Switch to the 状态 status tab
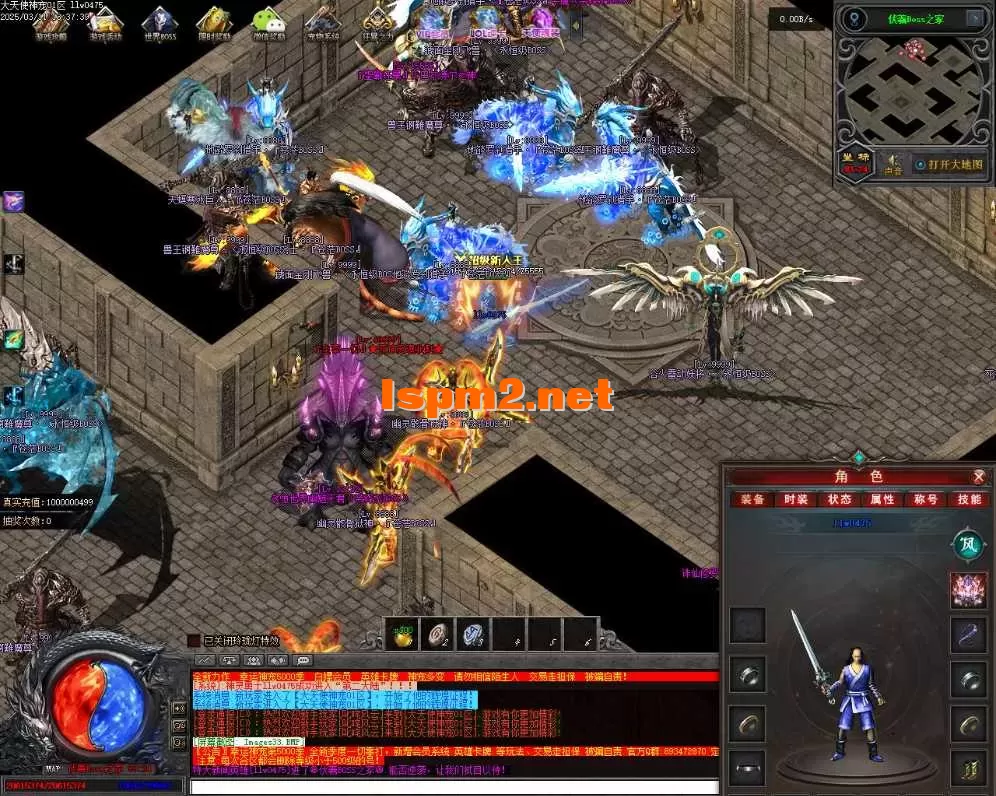This screenshot has width=996, height=796. 839,499
